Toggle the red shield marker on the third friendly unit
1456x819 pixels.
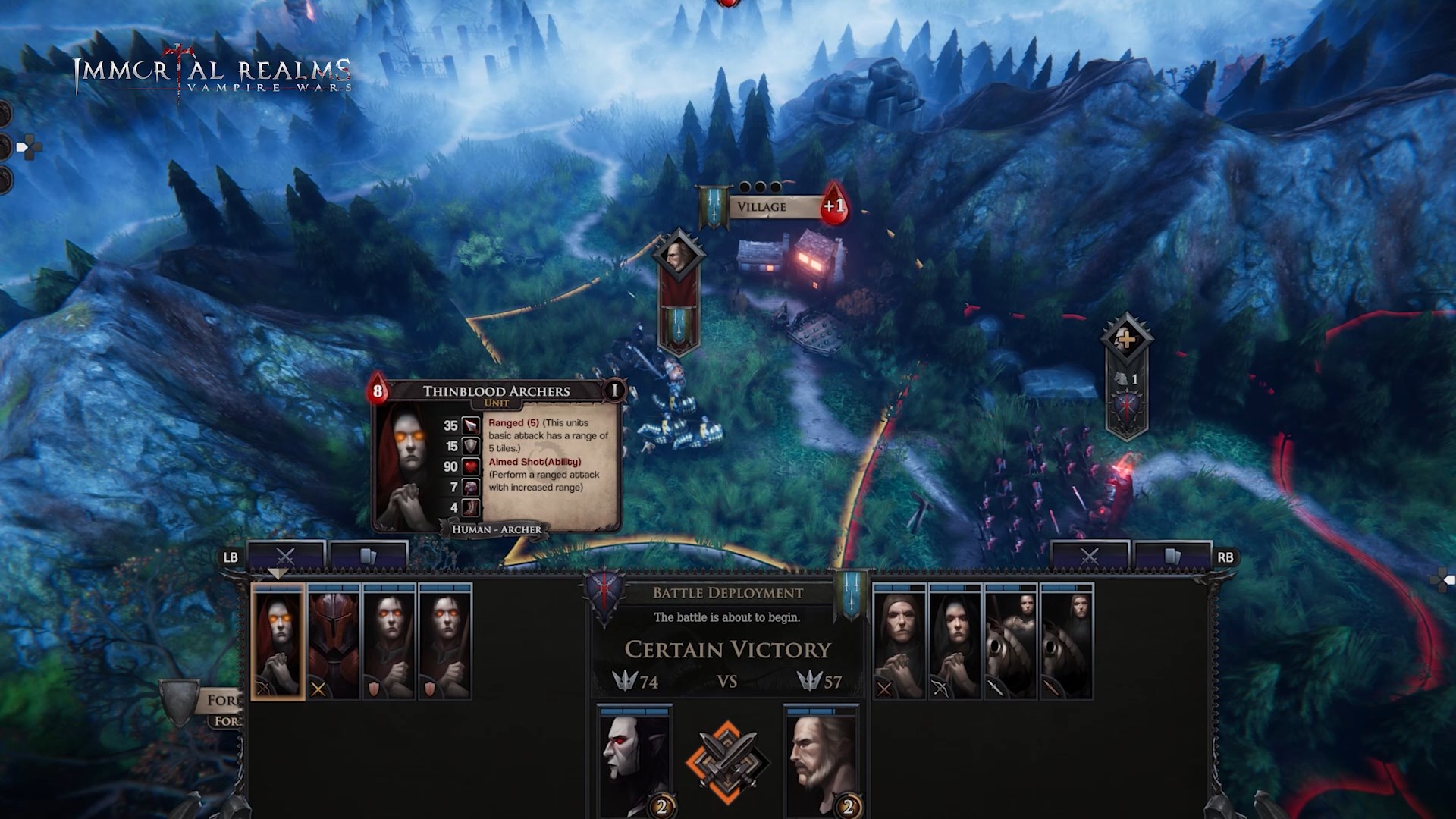point(375,689)
